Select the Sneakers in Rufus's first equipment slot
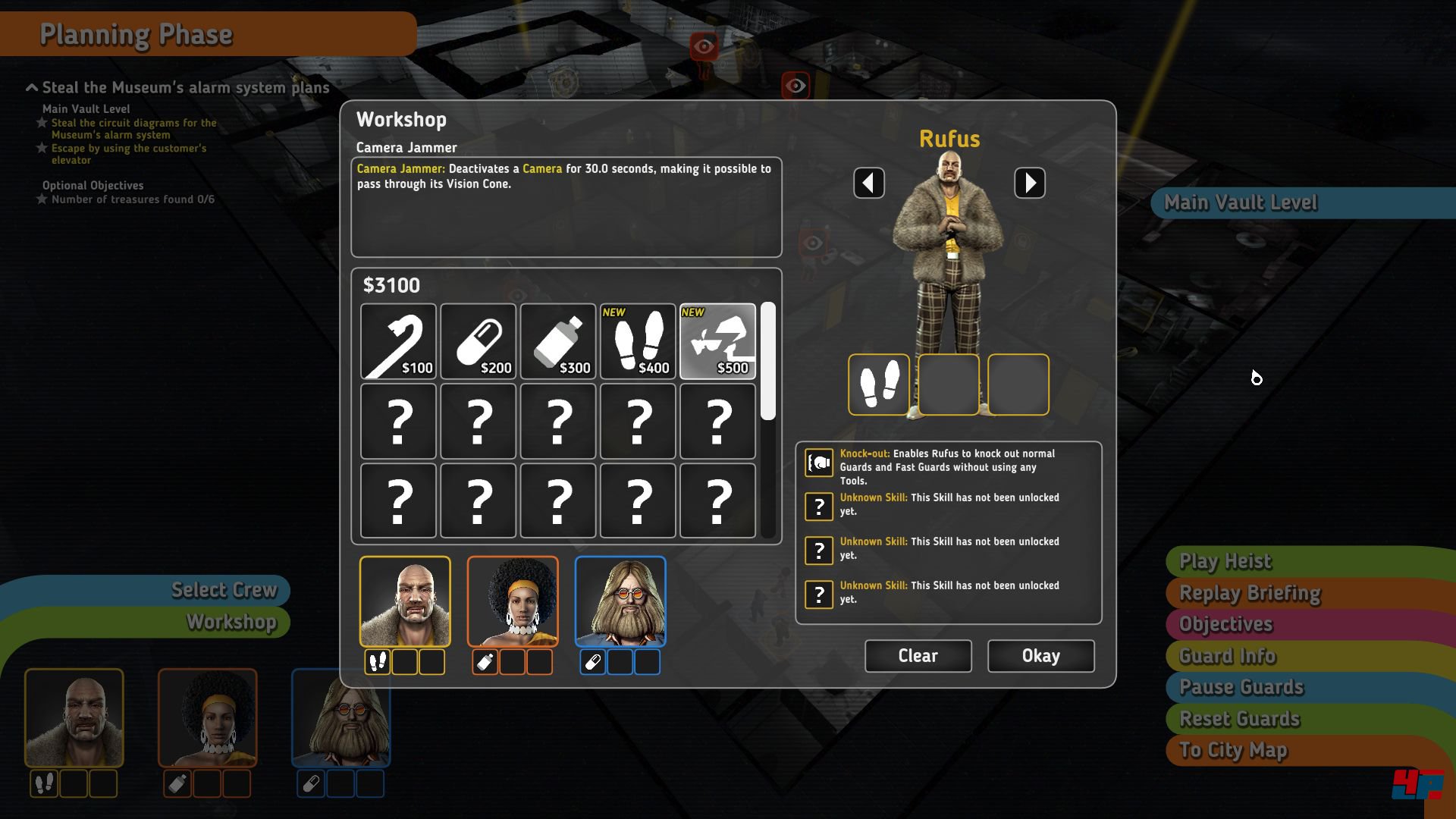The image size is (1456, 819). coord(879,384)
